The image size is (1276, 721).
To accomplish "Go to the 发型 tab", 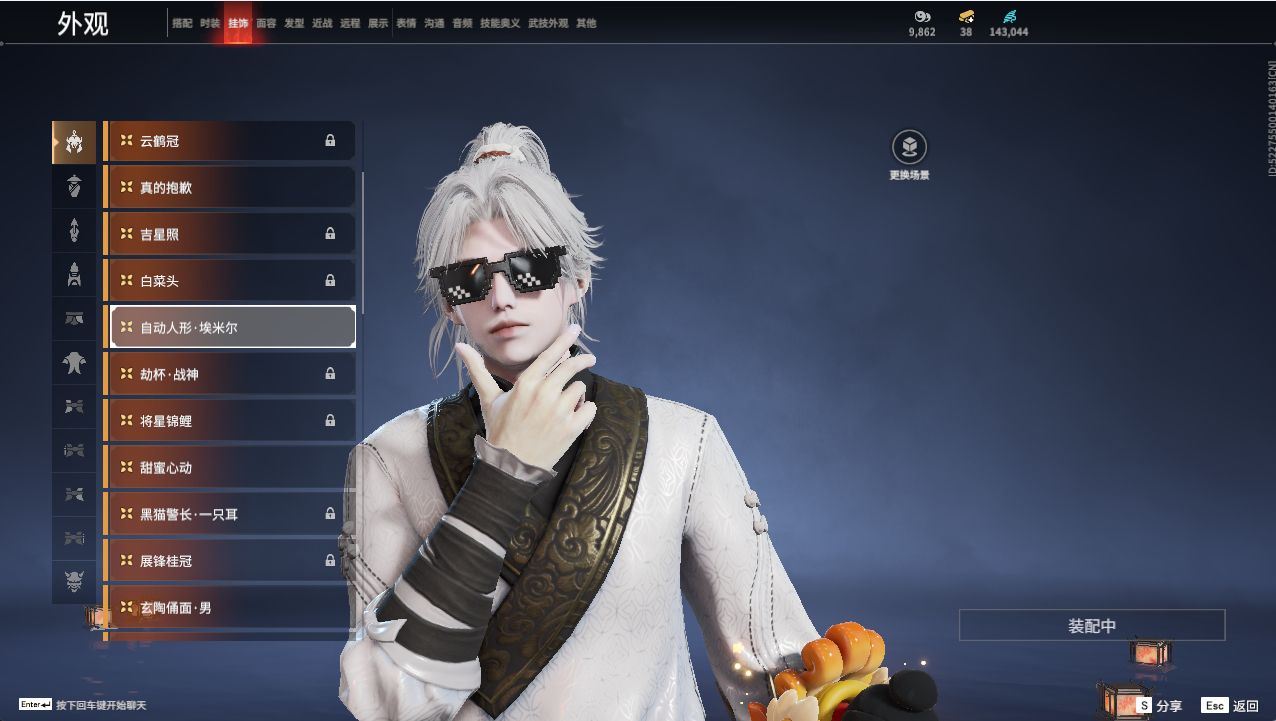I will pyautogui.click(x=294, y=23).
